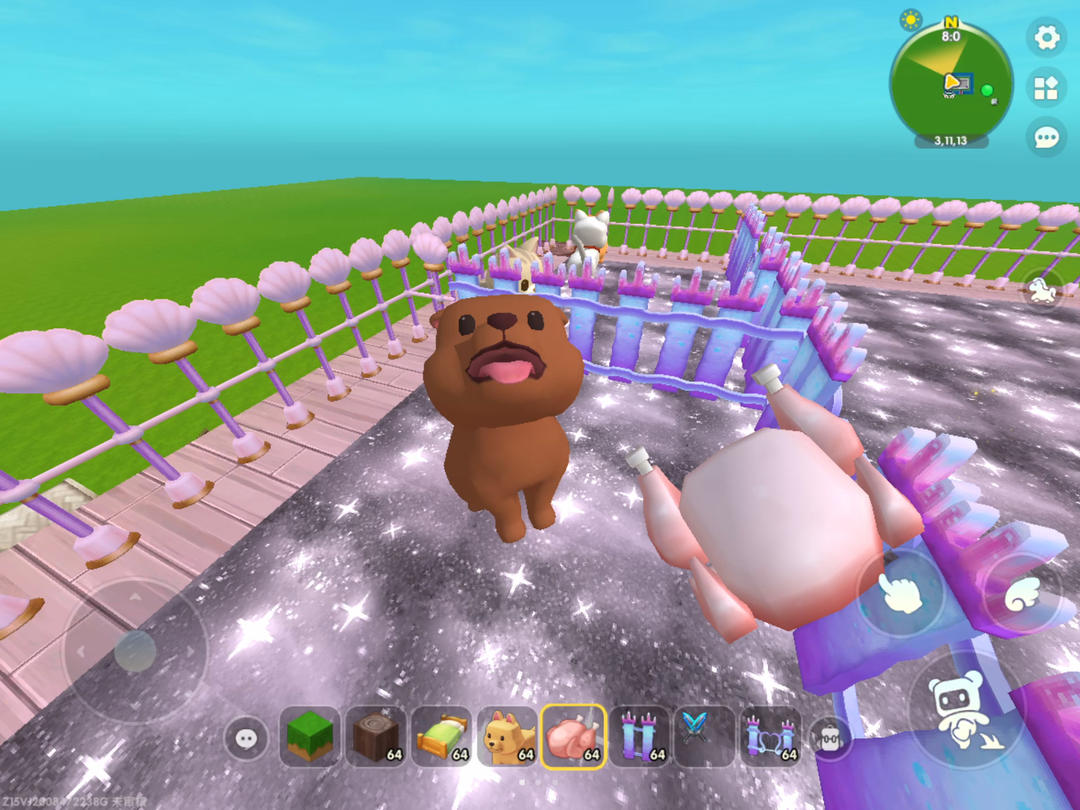The width and height of the screenshot is (1080, 810).
Task: Tap the virtual movement joystick
Action: click(x=134, y=652)
